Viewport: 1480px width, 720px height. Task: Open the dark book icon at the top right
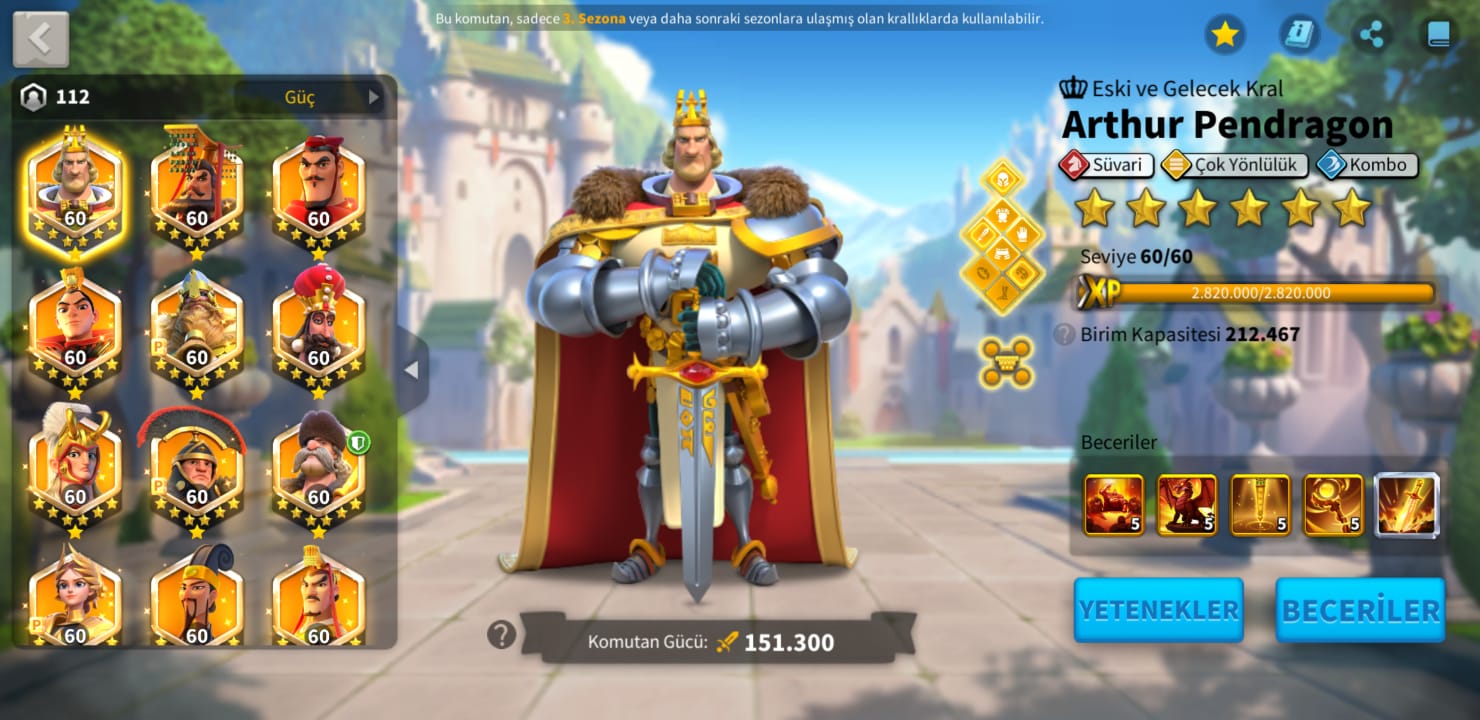(1438, 35)
